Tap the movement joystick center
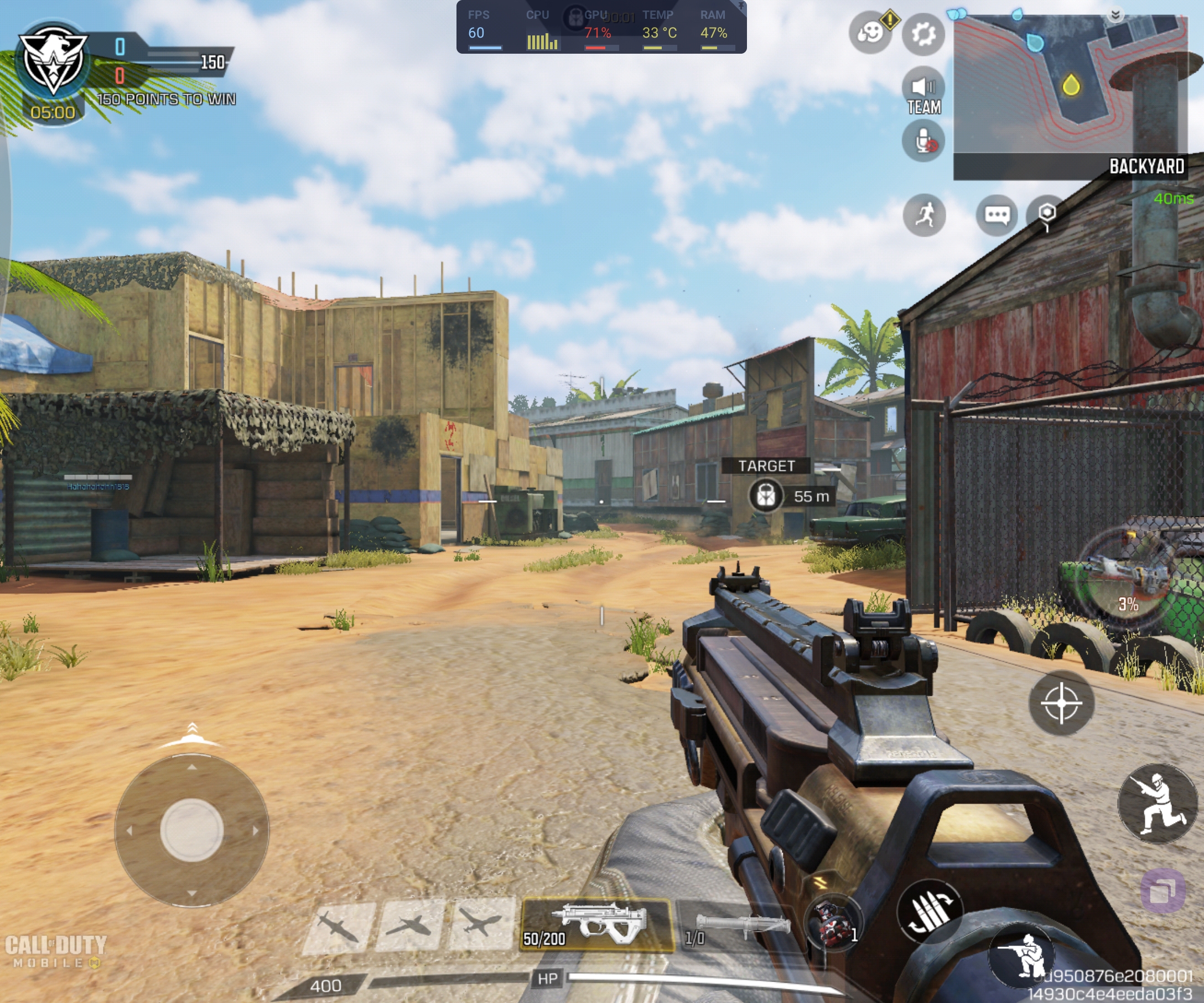1204x1003 pixels. (191, 830)
